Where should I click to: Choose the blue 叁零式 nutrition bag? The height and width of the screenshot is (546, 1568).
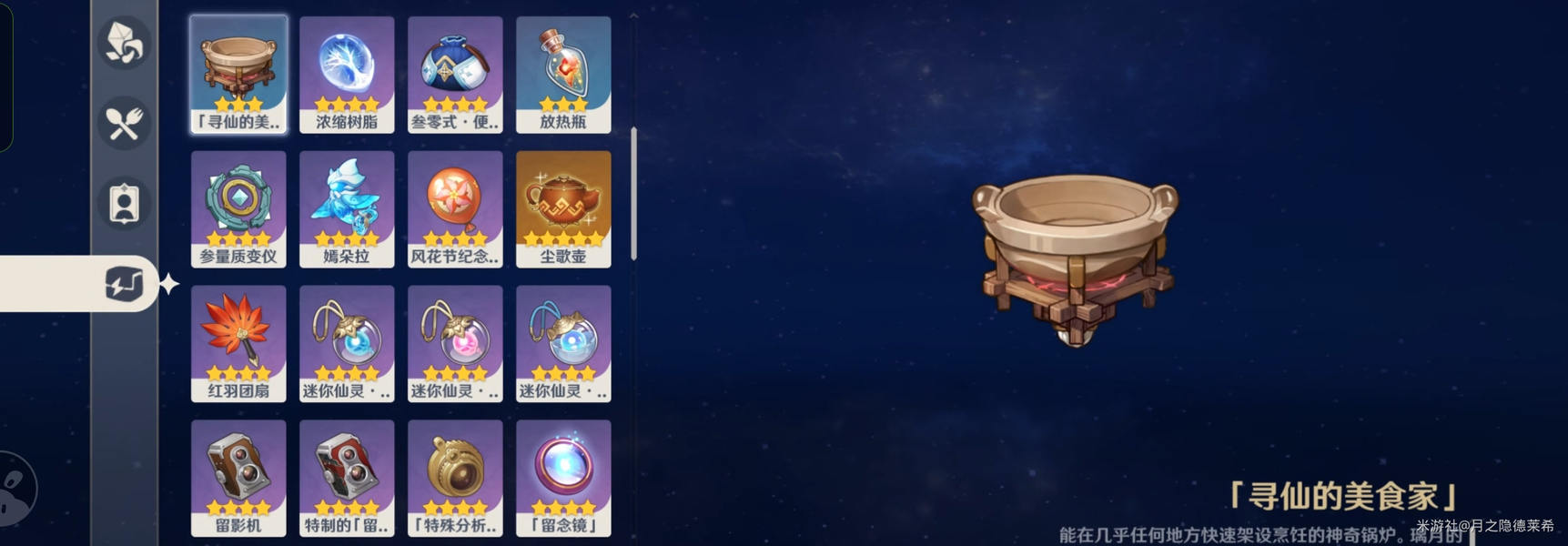click(455, 75)
